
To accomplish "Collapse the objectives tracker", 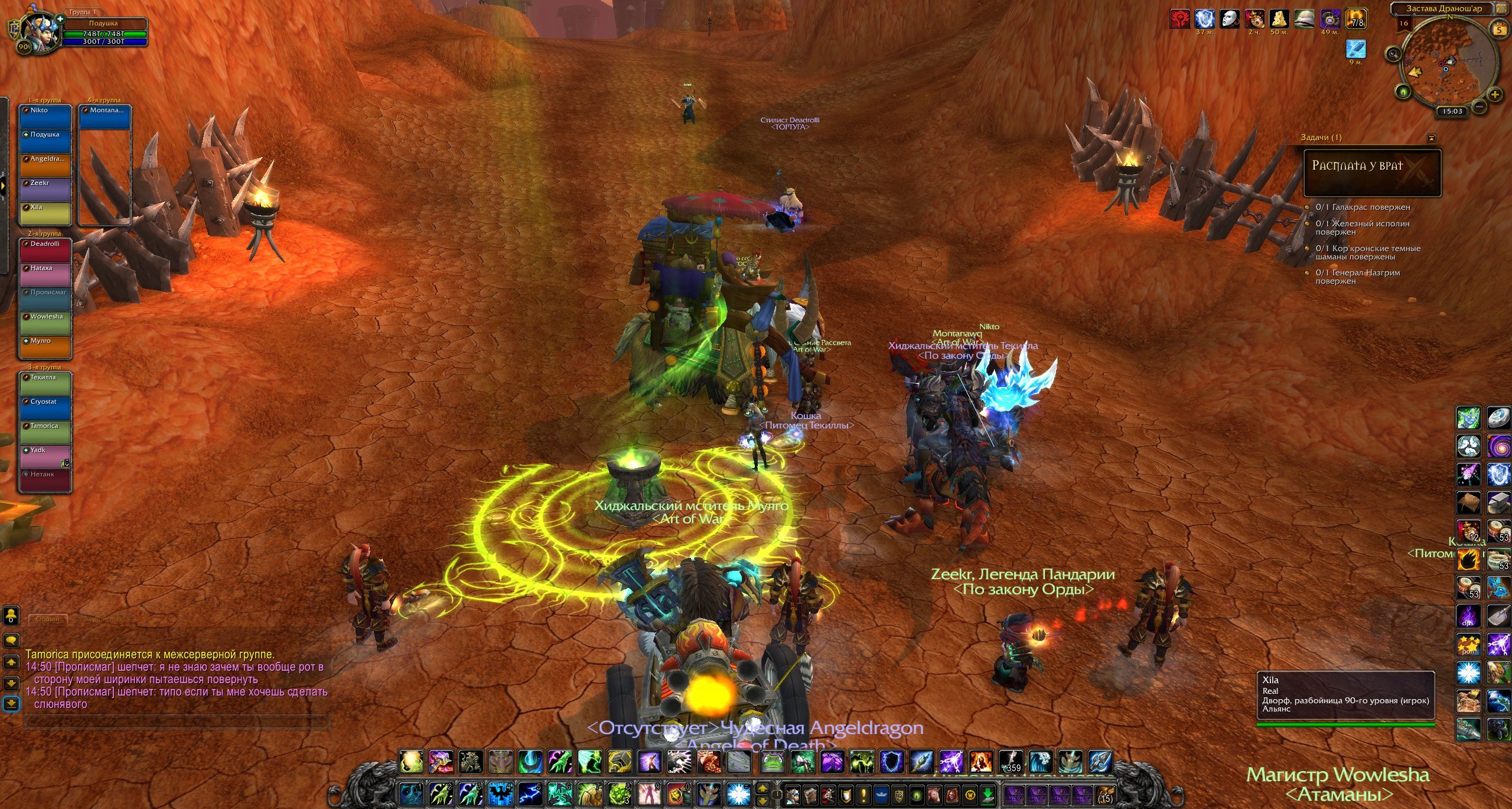I will point(1431,138).
